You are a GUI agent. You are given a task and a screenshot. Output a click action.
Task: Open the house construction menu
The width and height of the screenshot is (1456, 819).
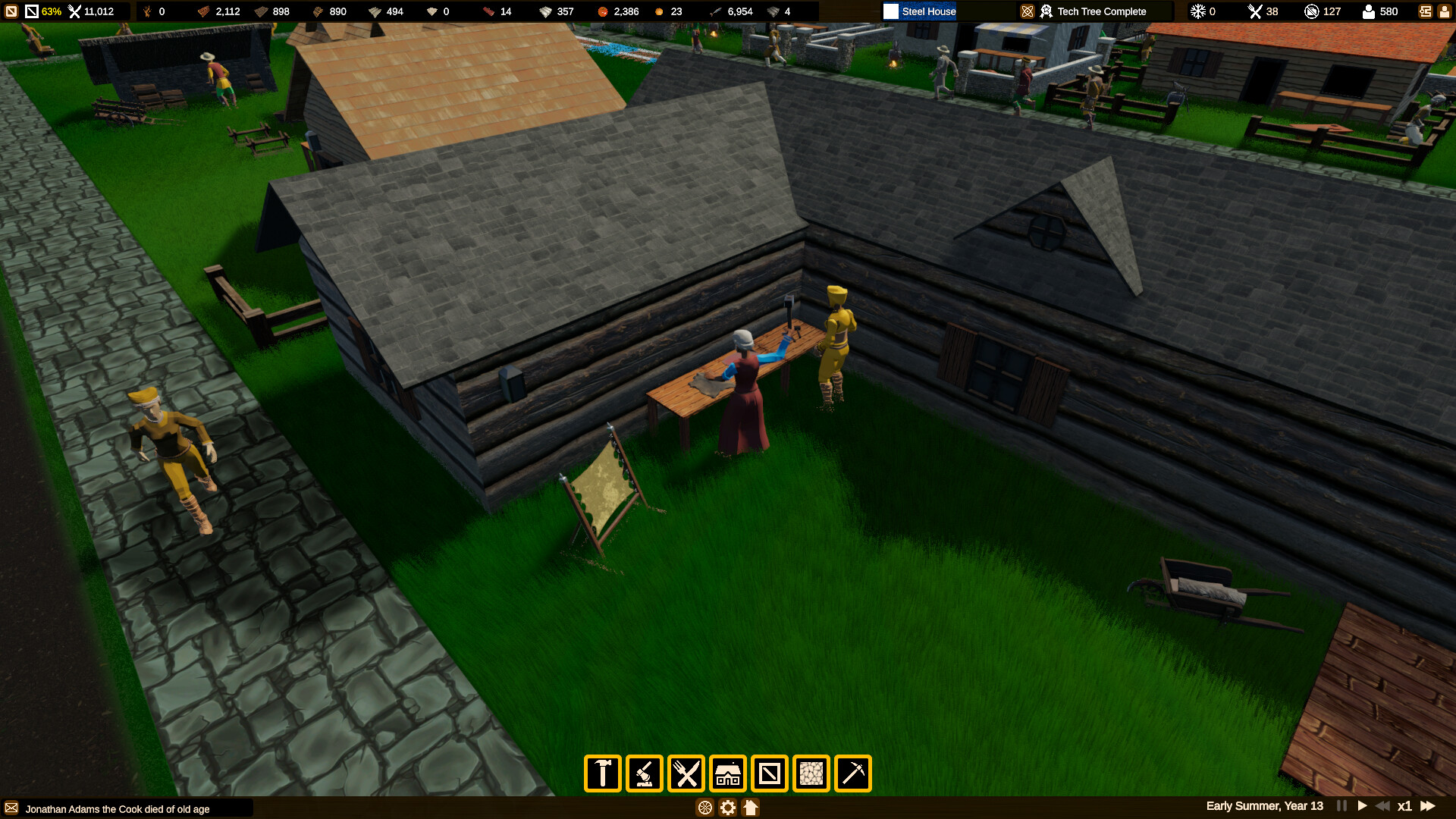pos(728,773)
